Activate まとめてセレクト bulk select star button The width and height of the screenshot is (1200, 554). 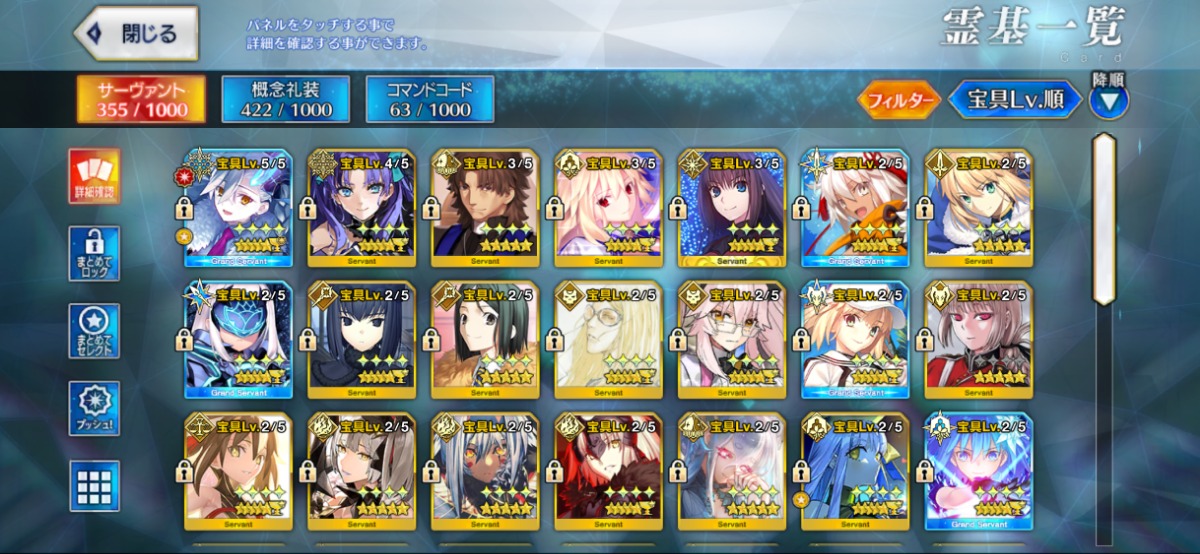94,331
